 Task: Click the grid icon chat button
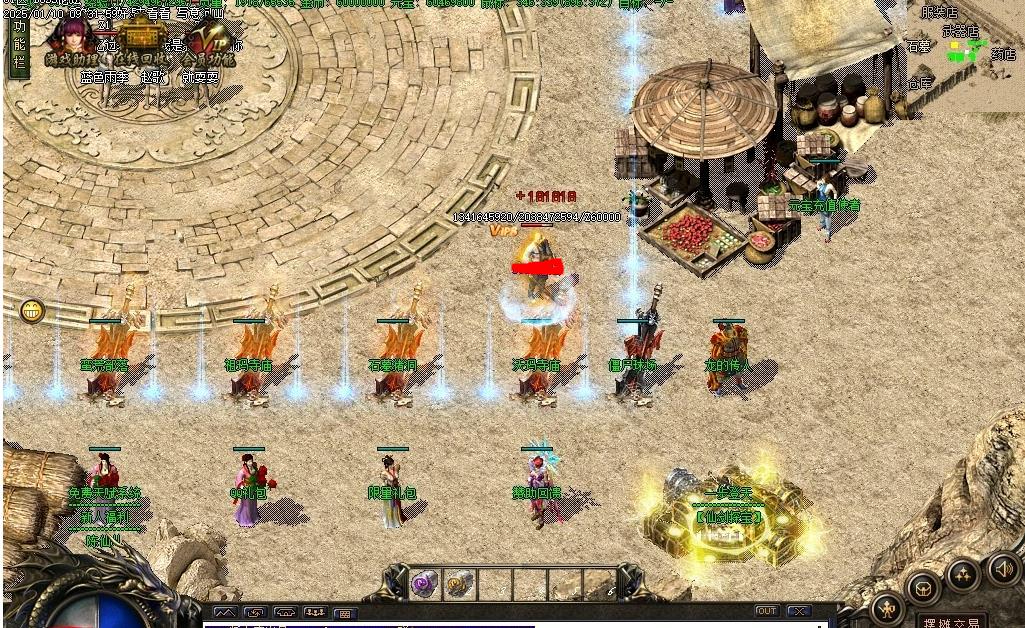[345, 612]
